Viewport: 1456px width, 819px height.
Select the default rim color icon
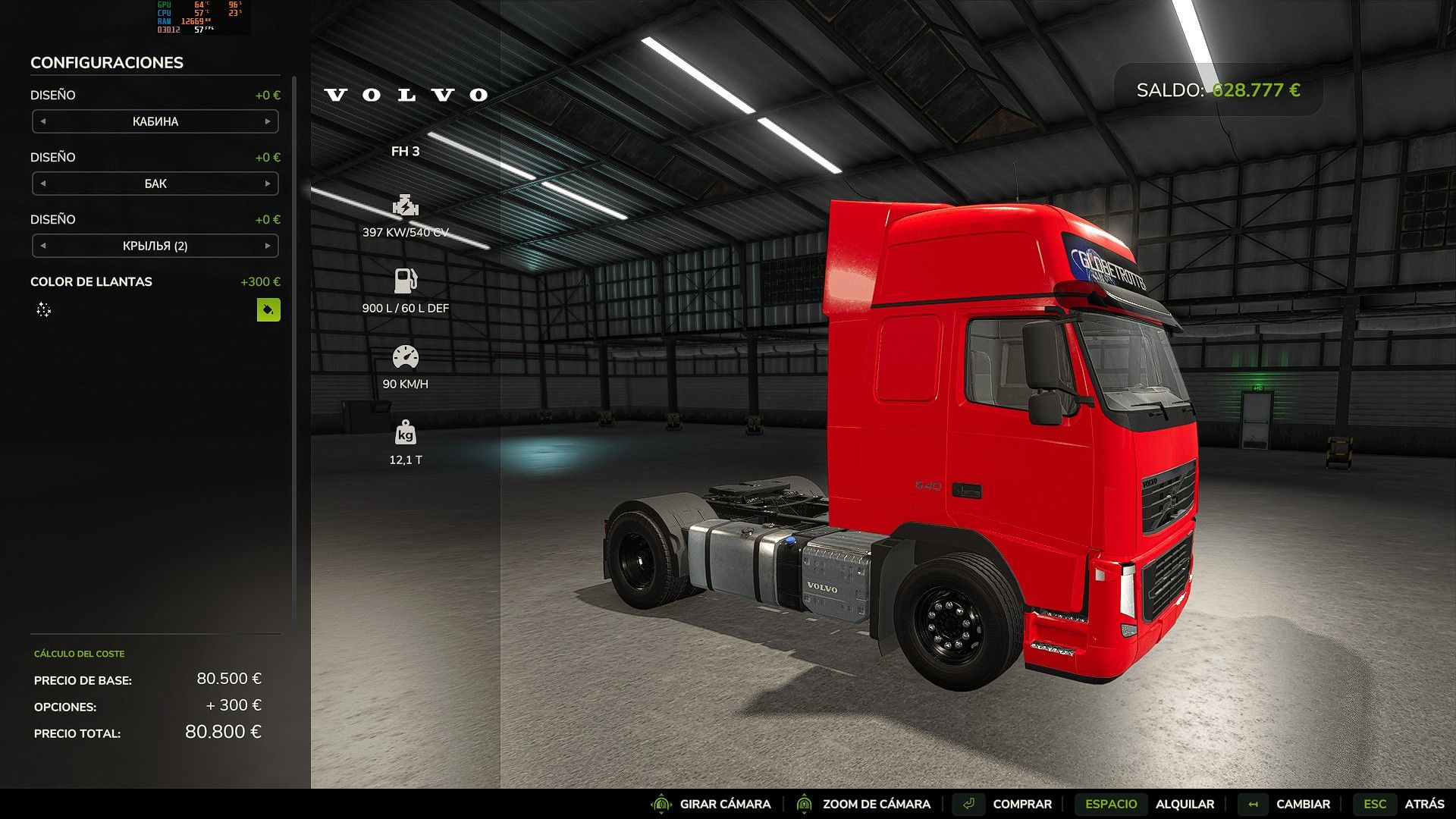coord(44,309)
